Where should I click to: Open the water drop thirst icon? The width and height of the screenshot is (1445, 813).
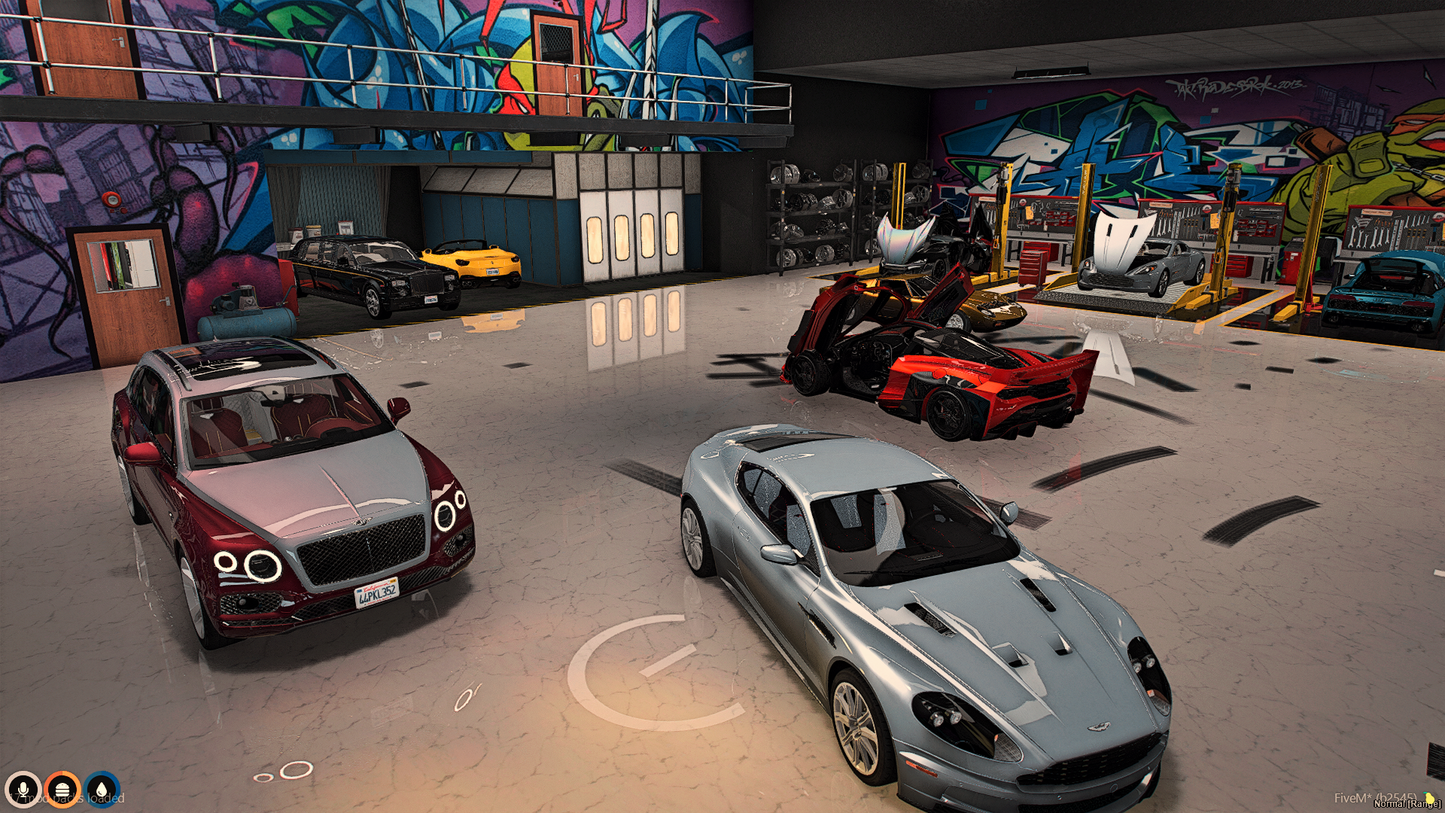[102, 789]
